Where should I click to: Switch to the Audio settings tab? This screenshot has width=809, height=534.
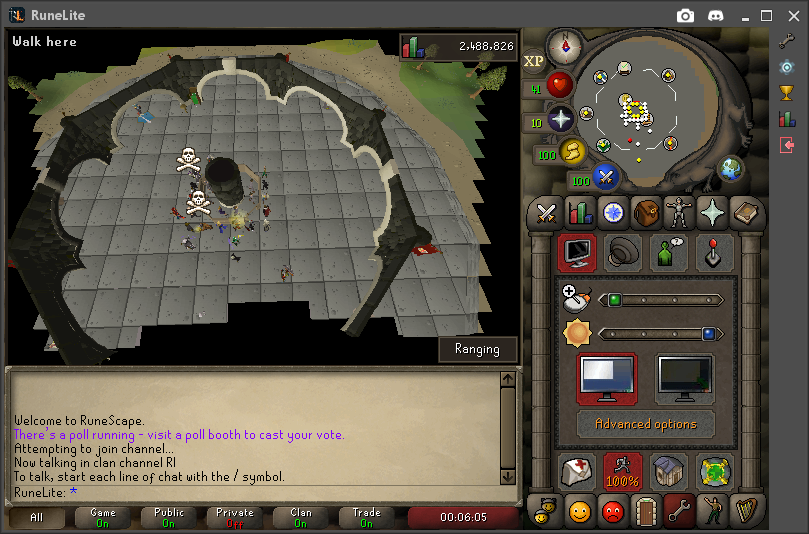coord(625,253)
